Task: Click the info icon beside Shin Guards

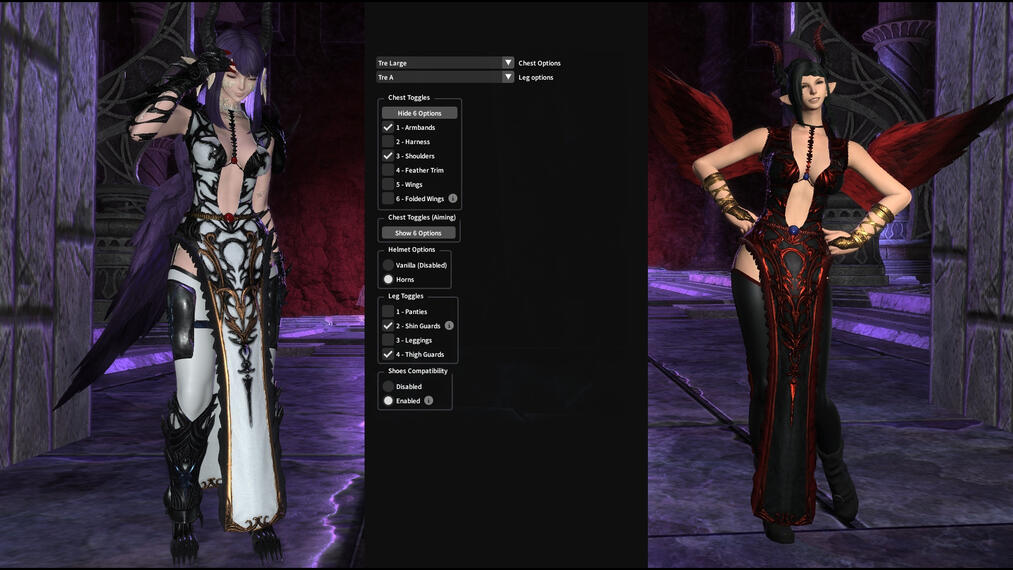Action: click(449, 326)
